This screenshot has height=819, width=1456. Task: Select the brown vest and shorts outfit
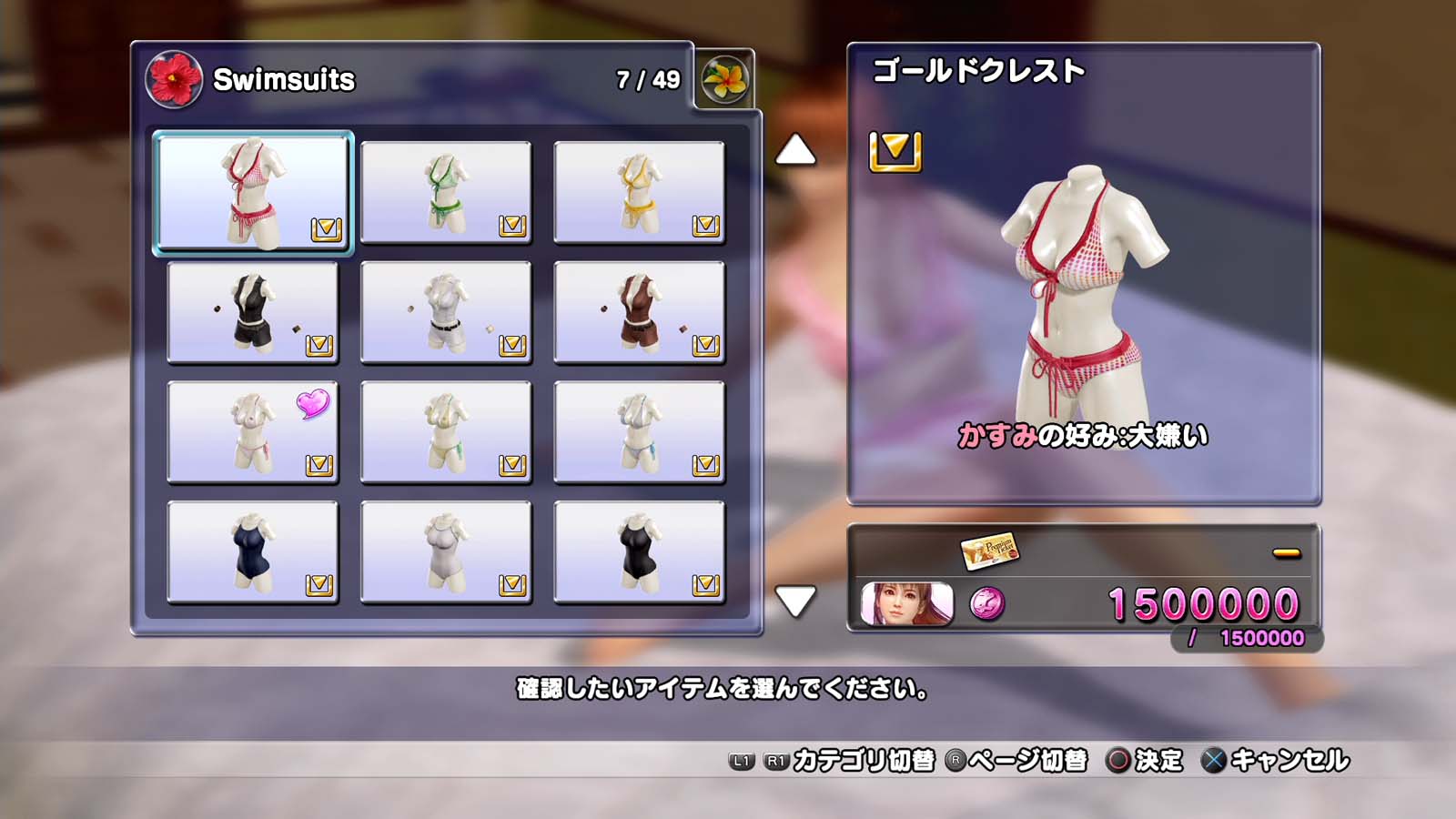[639, 312]
